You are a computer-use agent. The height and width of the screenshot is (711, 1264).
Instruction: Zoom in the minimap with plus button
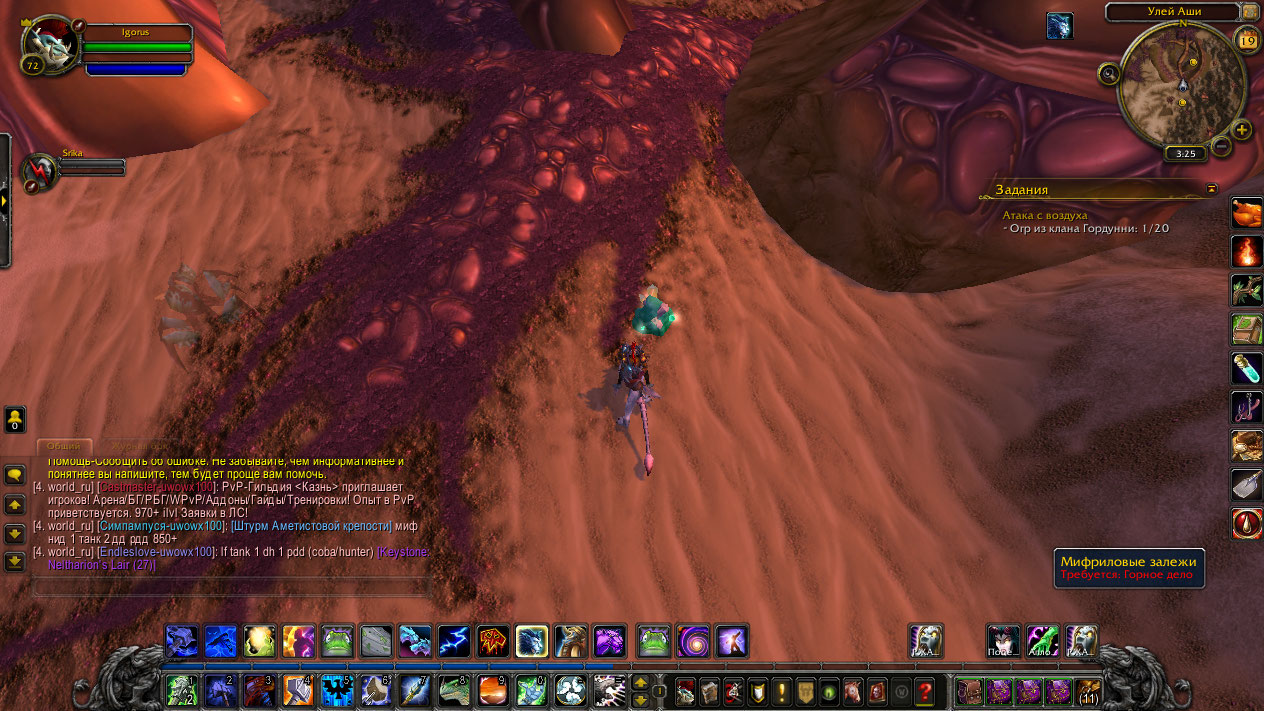point(1242,130)
